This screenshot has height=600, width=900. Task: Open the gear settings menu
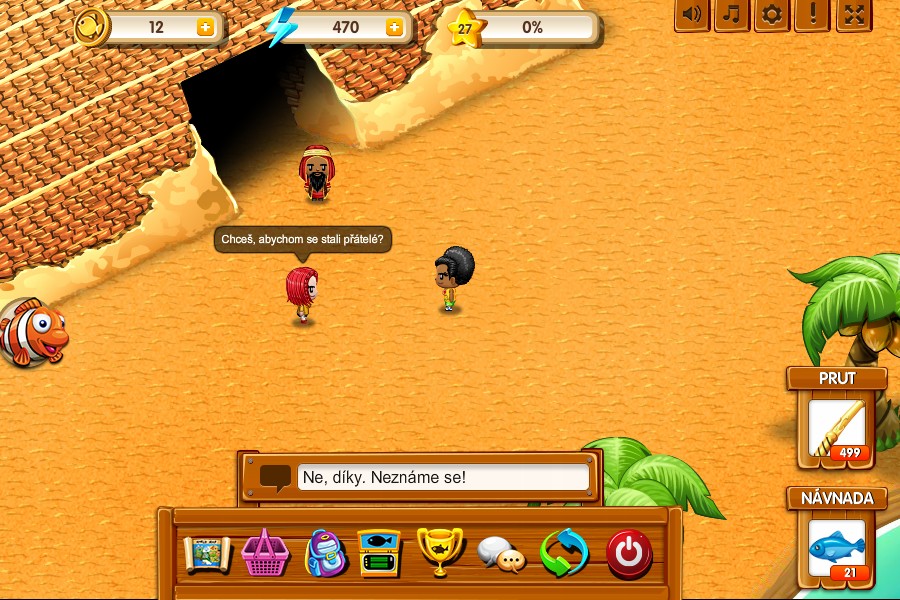[x=771, y=15]
